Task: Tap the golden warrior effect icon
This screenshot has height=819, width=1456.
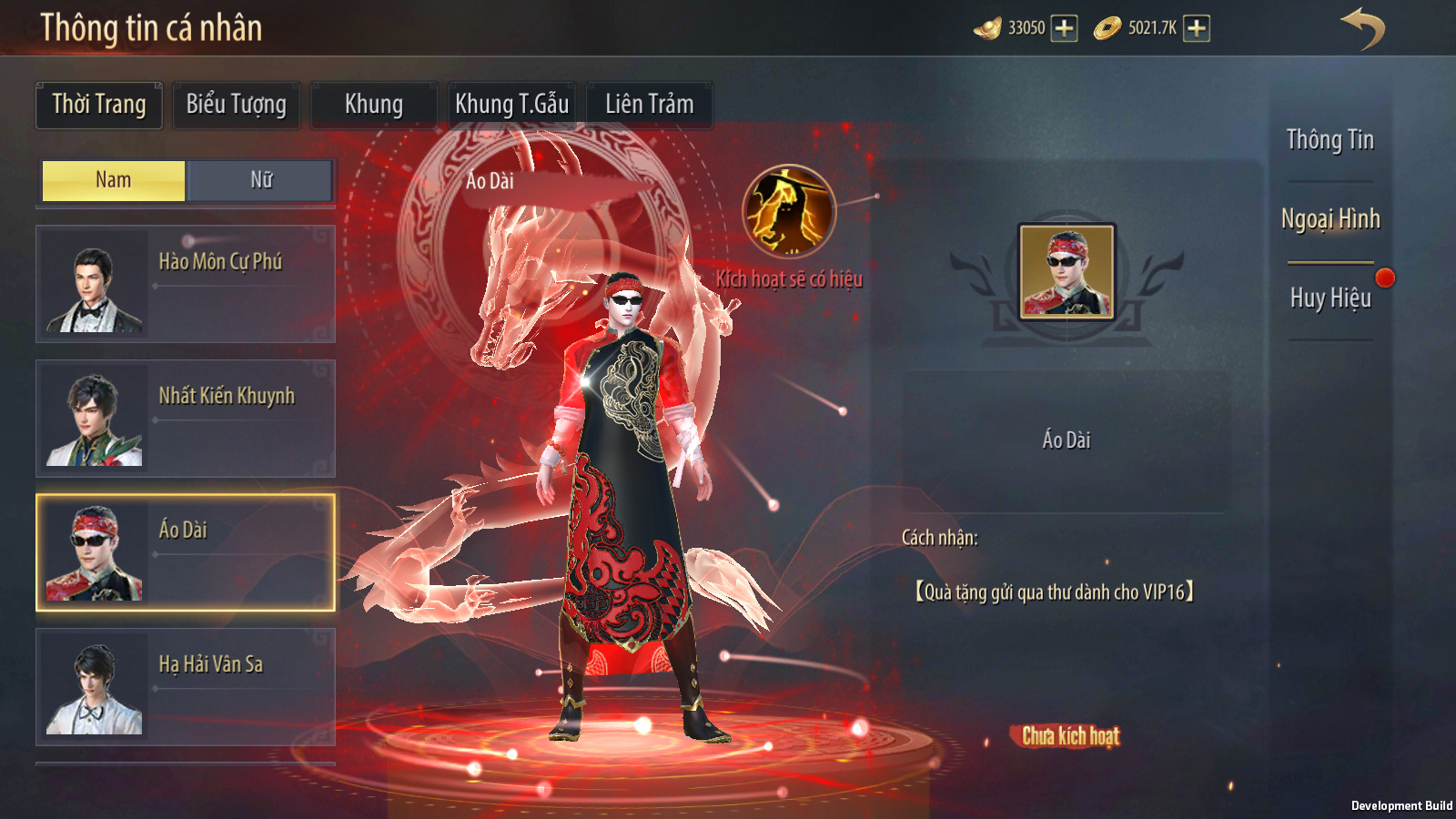Action: point(789,211)
